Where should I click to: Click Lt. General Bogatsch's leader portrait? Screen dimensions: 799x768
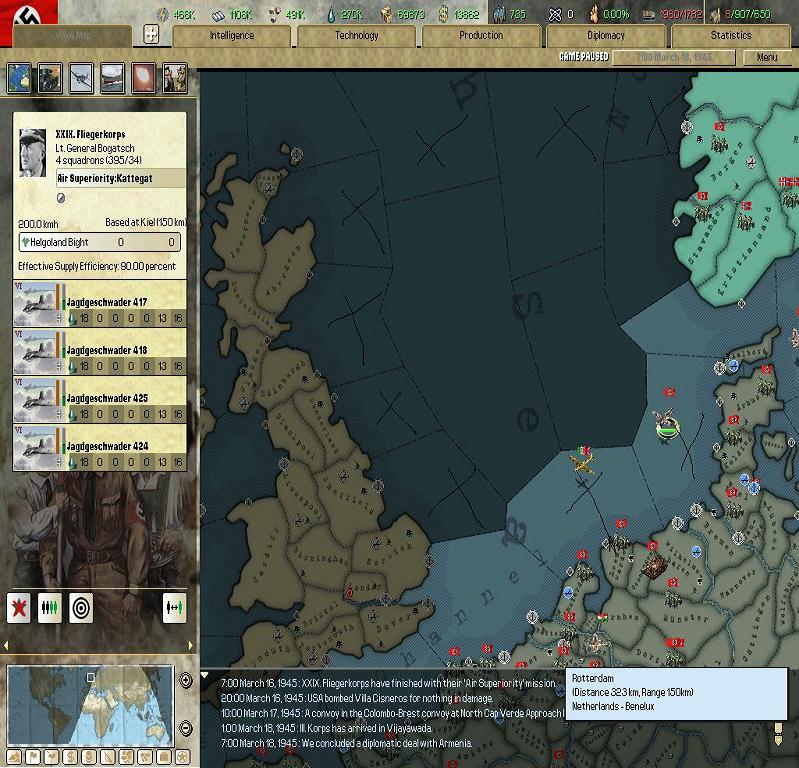click(x=33, y=152)
